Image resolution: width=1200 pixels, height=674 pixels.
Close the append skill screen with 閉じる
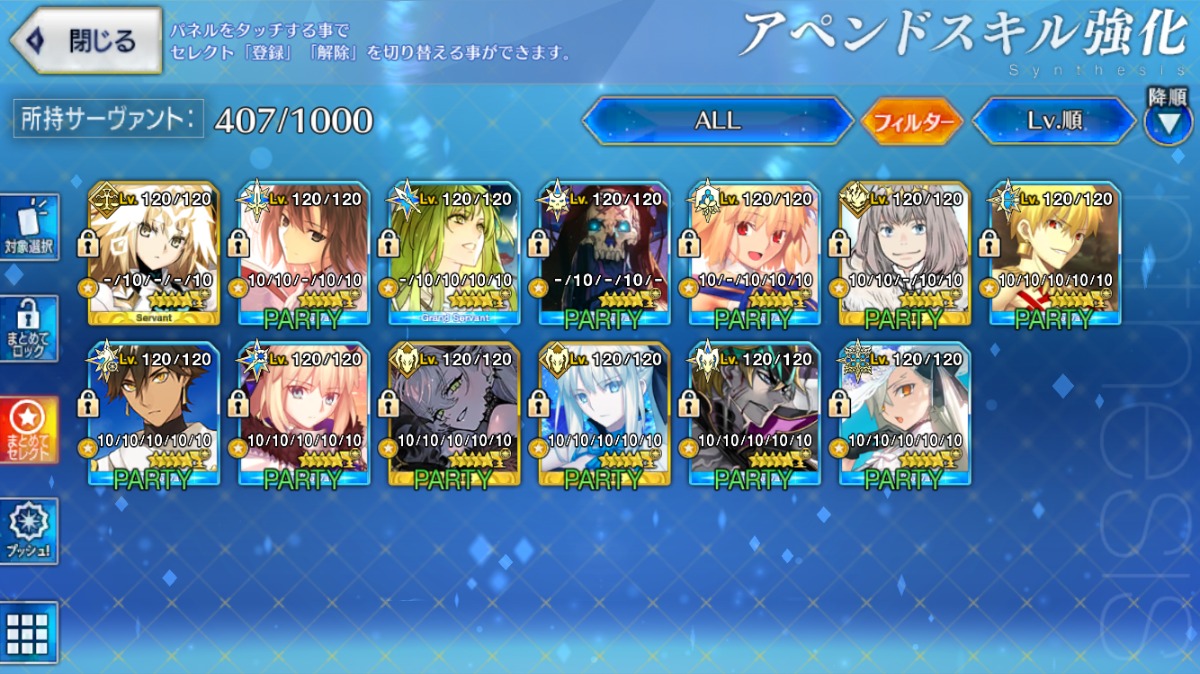86,40
